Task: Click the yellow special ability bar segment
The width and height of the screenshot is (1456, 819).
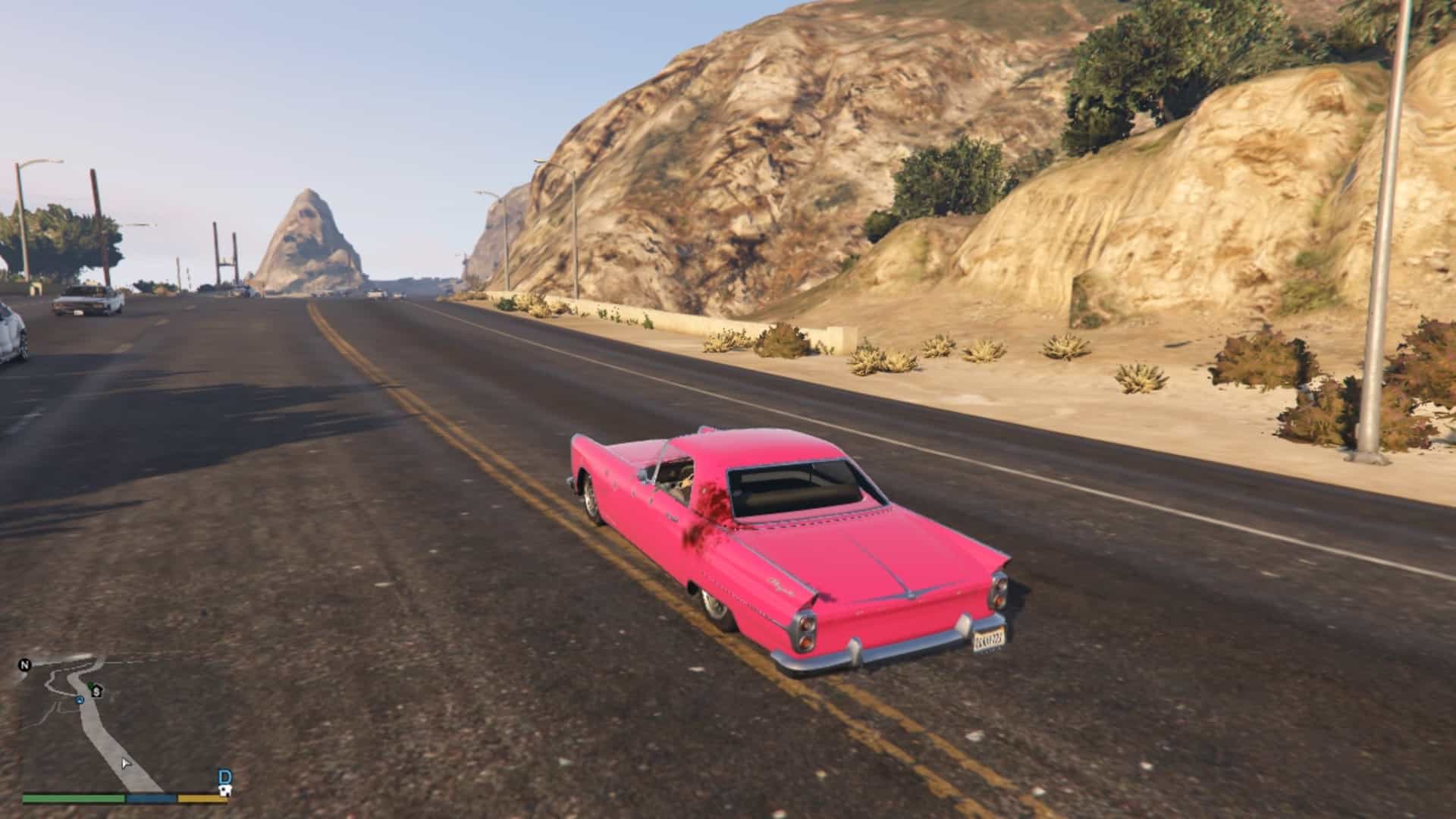Action: [x=202, y=800]
